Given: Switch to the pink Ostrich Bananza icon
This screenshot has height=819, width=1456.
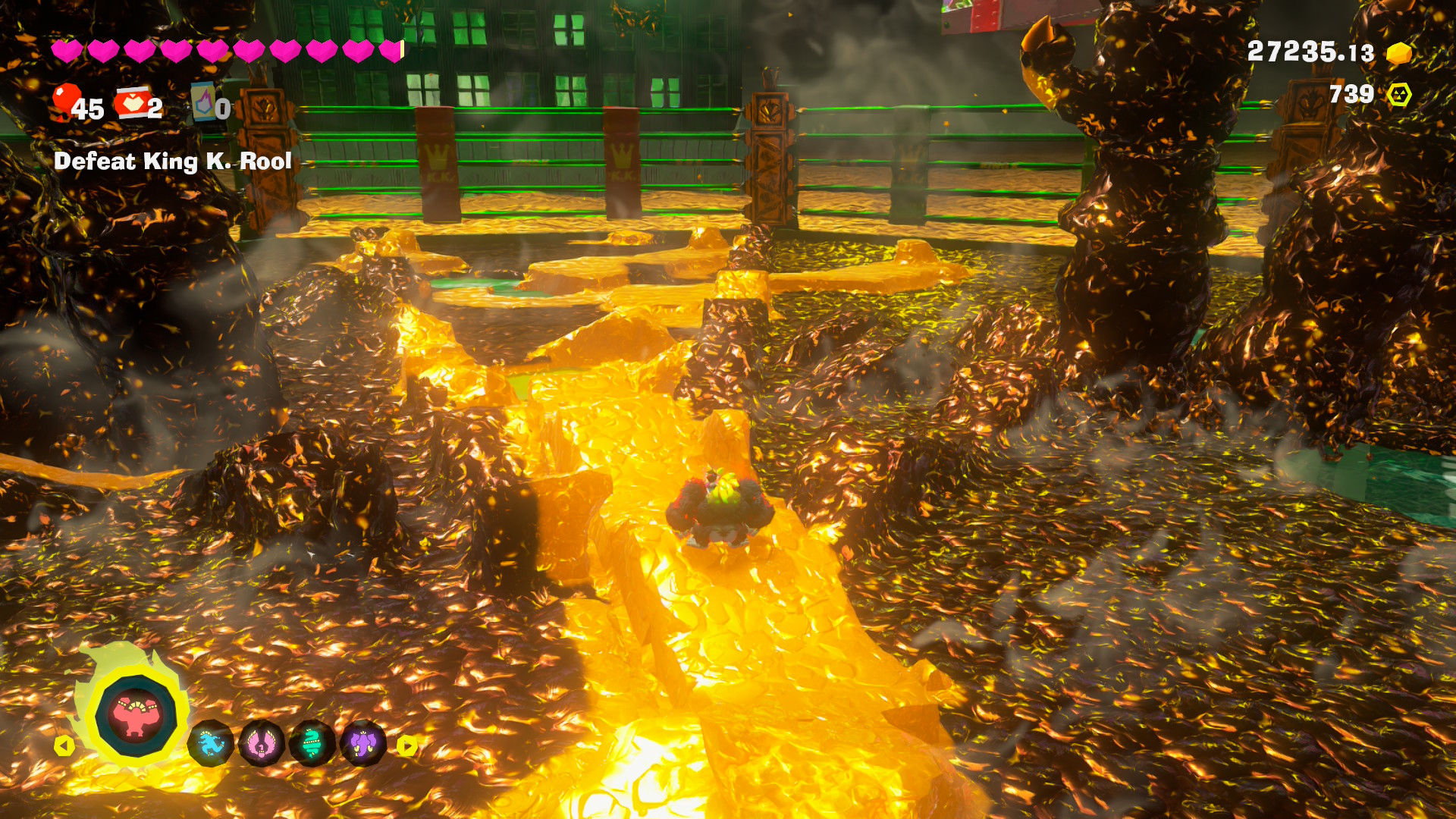Looking at the screenshot, I should pos(262,744).
